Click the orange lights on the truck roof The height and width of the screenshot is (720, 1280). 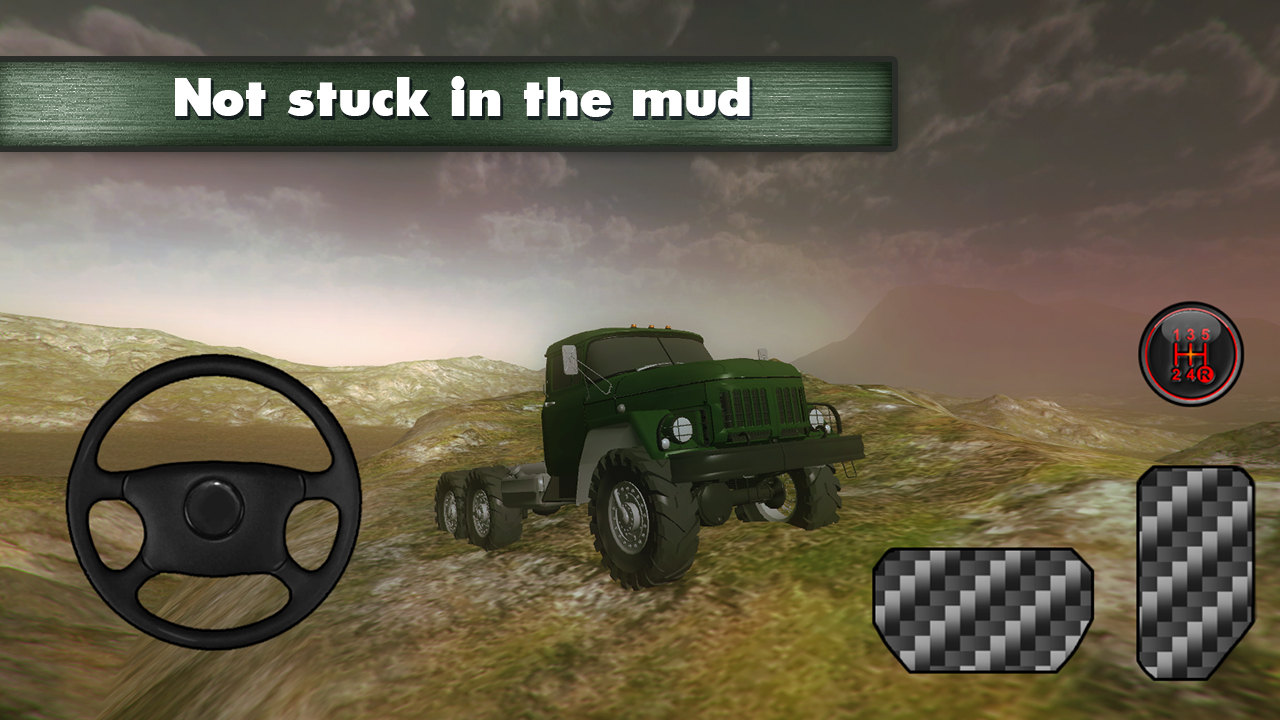pyautogui.click(x=650, y=326)
